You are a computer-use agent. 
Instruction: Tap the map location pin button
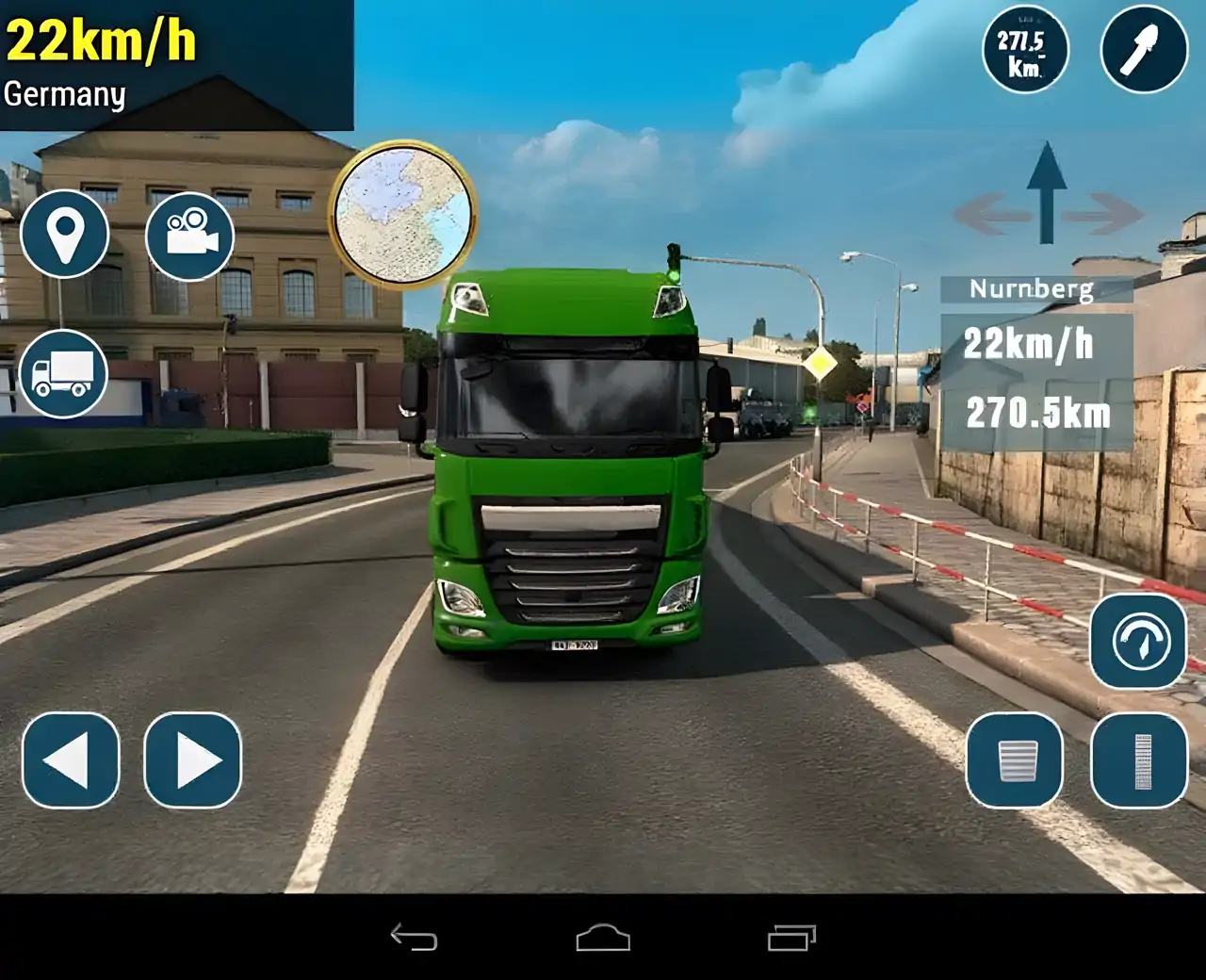[x=65, y=234]
